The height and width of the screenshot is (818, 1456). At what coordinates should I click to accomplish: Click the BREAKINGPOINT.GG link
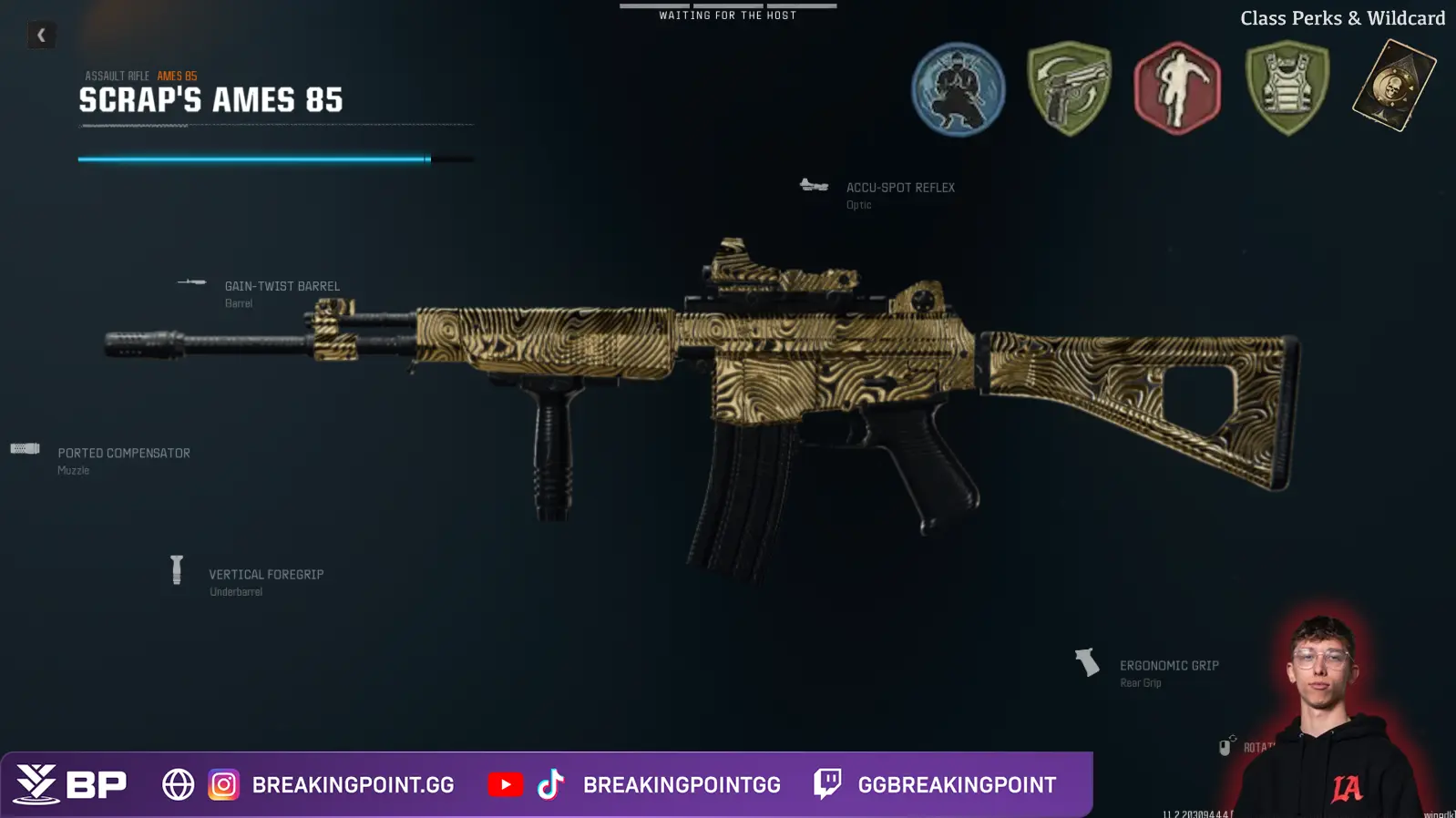pos(353,784)
